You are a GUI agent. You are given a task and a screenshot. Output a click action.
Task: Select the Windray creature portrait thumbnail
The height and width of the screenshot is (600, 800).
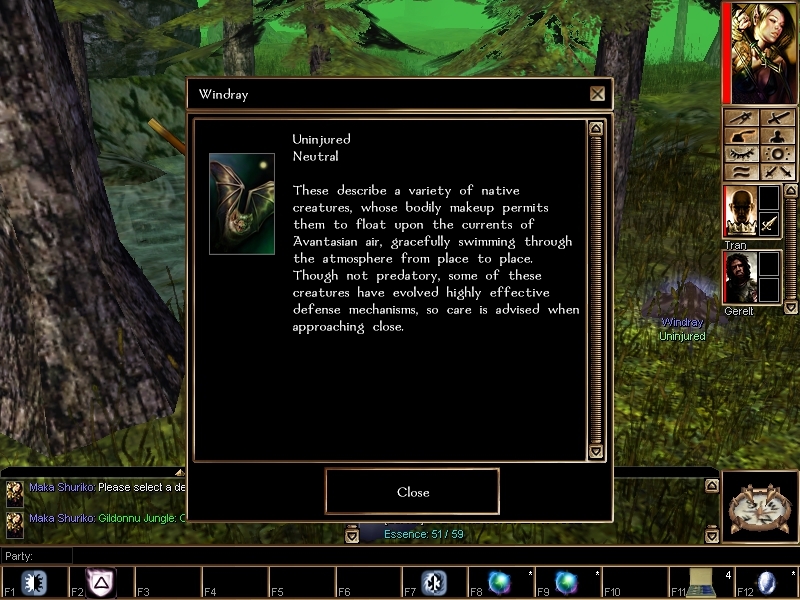[241, 203]
